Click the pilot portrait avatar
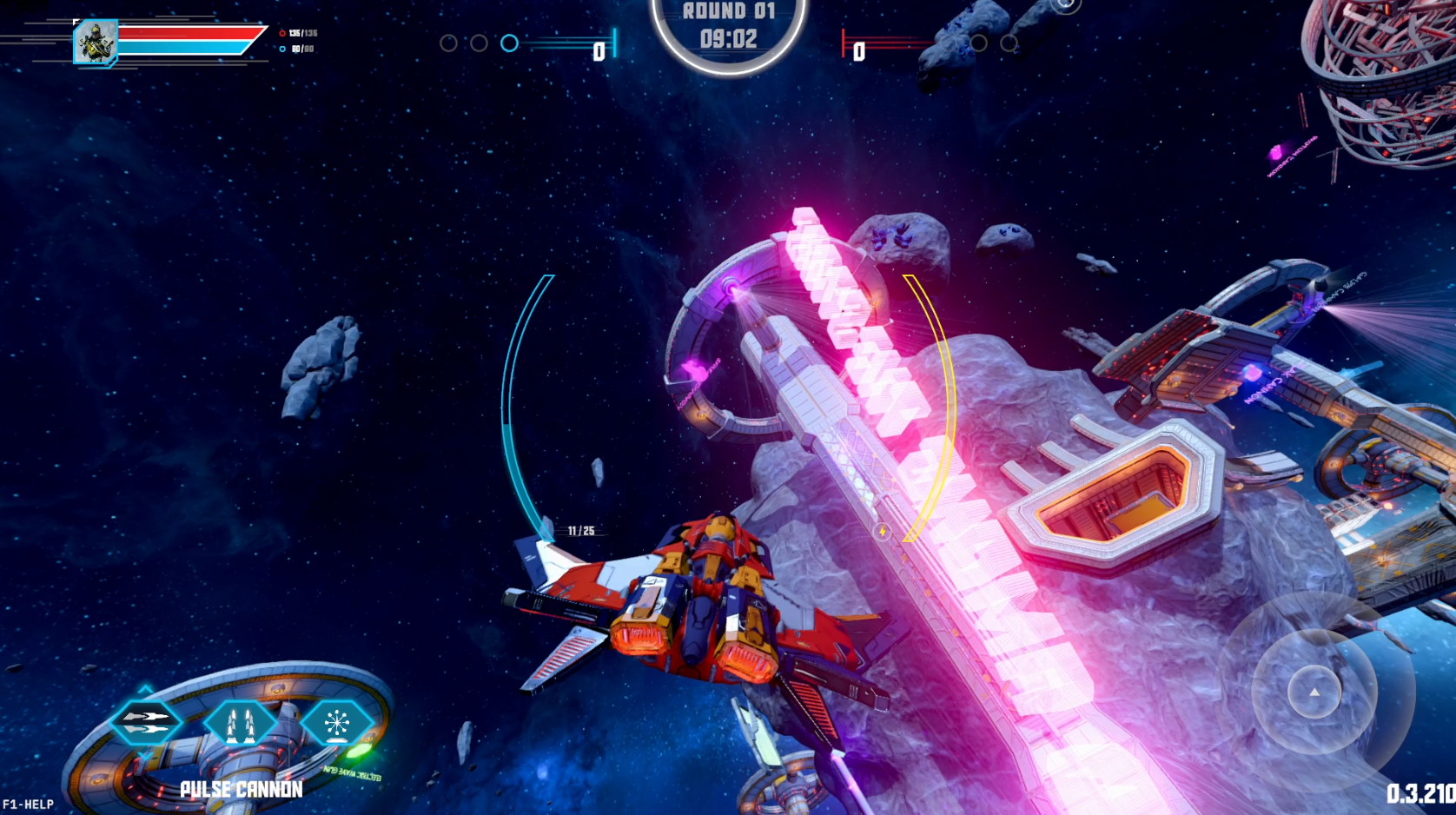Image resolution: width=1456 pixels, height=815 pixels. point(95,41)
